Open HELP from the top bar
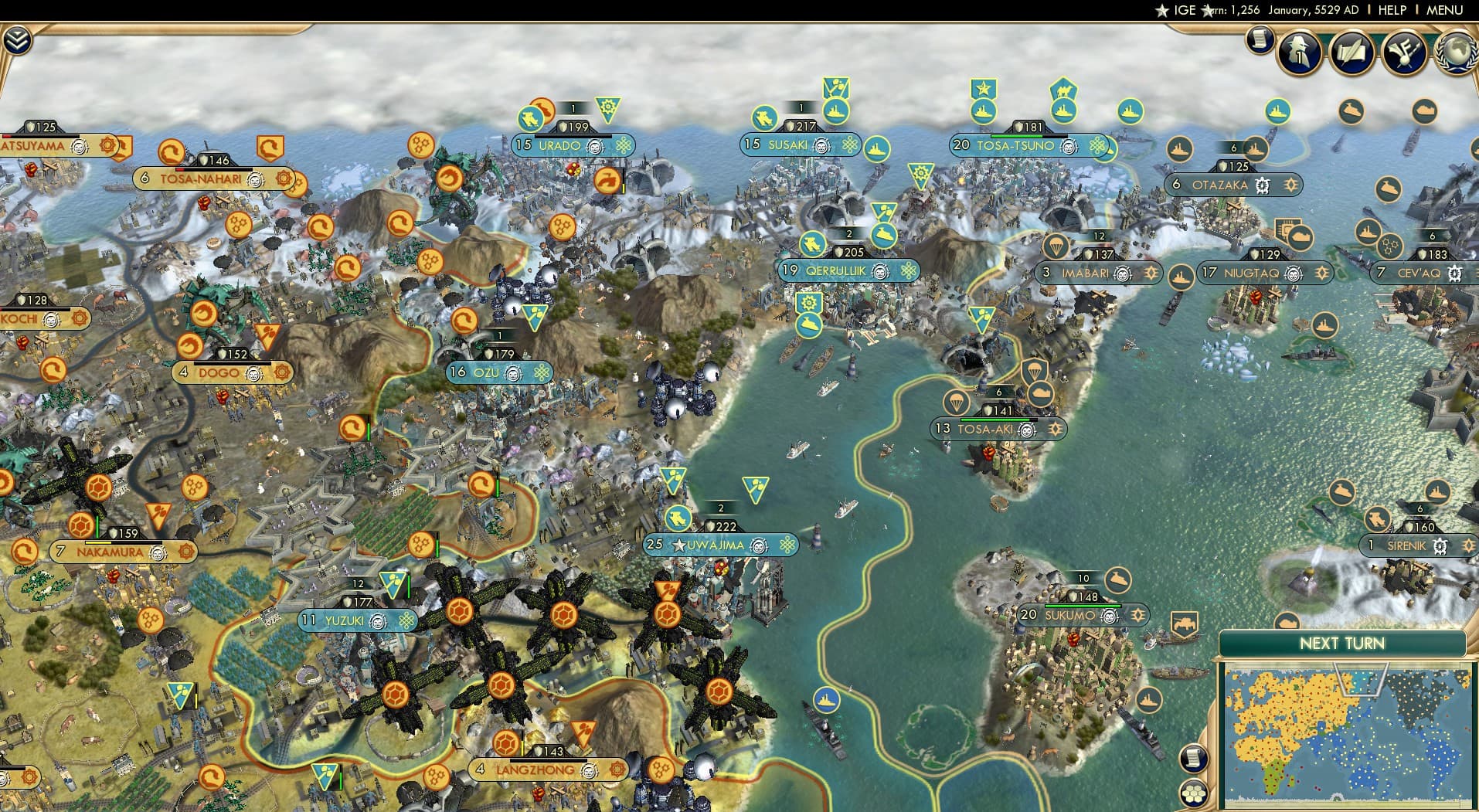Screen dimensions: 1479x812 click(1391, 10)
